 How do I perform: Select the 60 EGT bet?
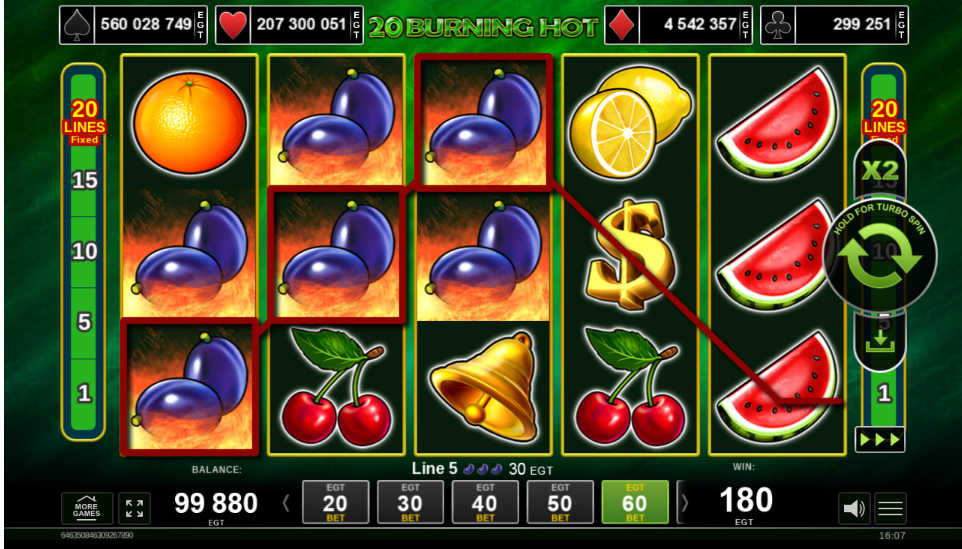[x=635, y=502]
